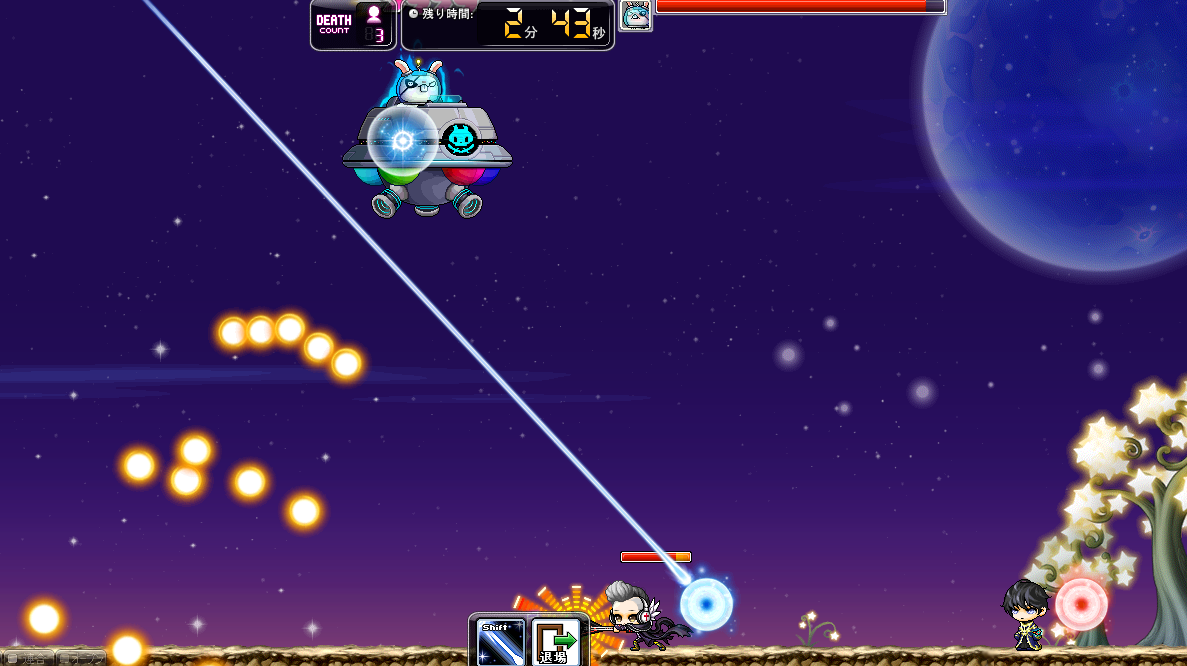This screenshot has height=666, width=1187.
Task: Click the boss portrait beside the health bar
Action: 635,15
